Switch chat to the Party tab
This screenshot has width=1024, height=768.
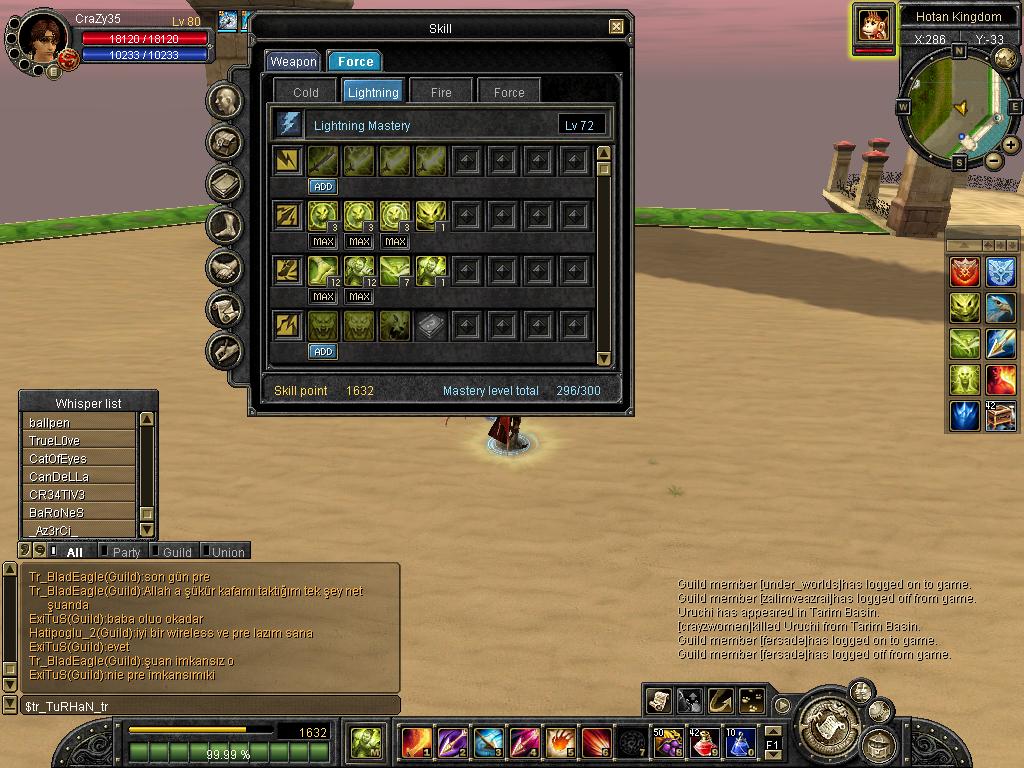(x=126, y=552)
